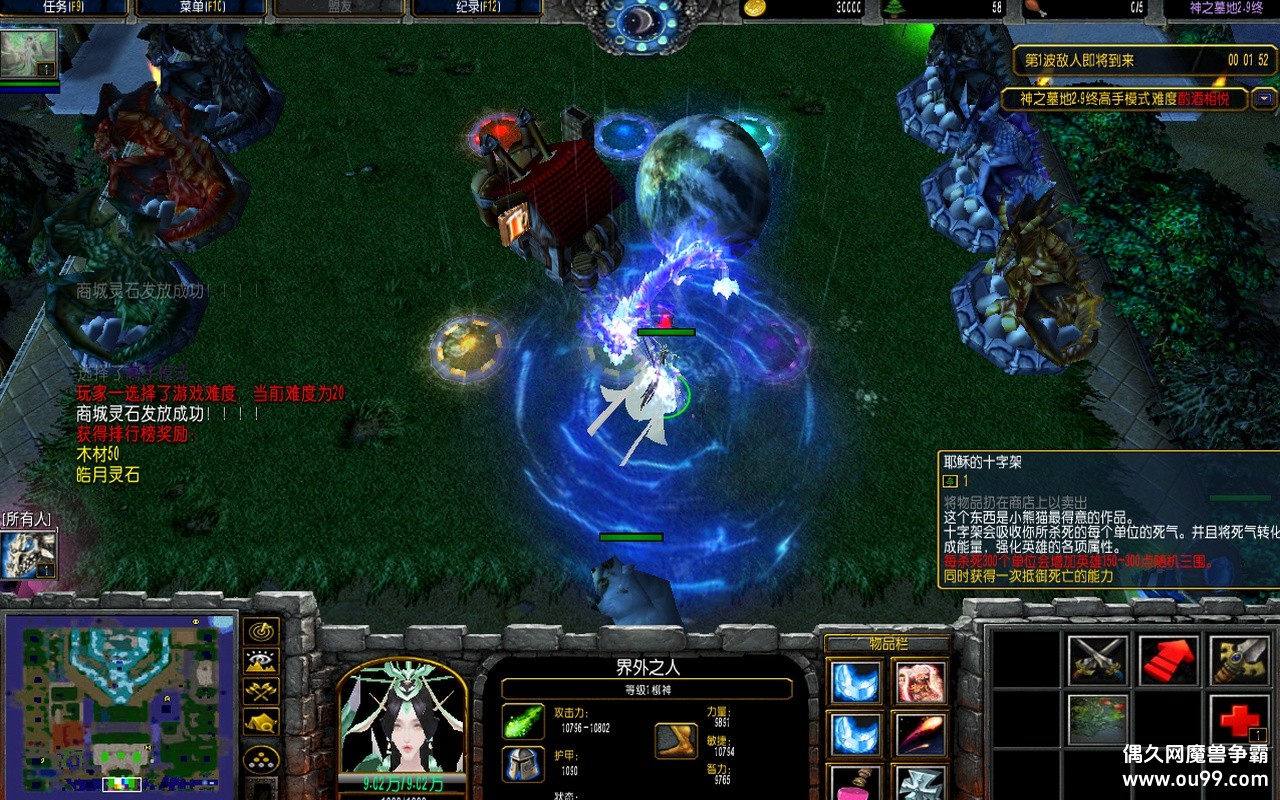Use the meteor fireball inventory item

920,734
